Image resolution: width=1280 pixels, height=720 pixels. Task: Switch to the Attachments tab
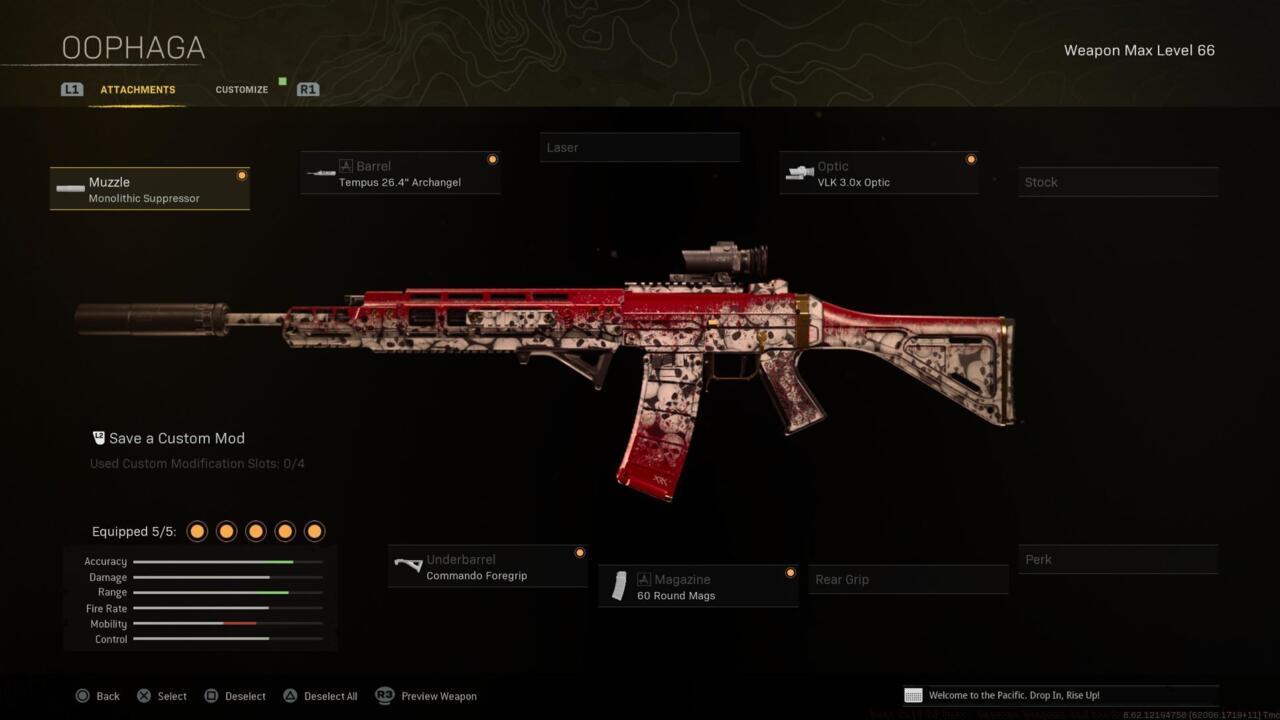click(137, 89)
